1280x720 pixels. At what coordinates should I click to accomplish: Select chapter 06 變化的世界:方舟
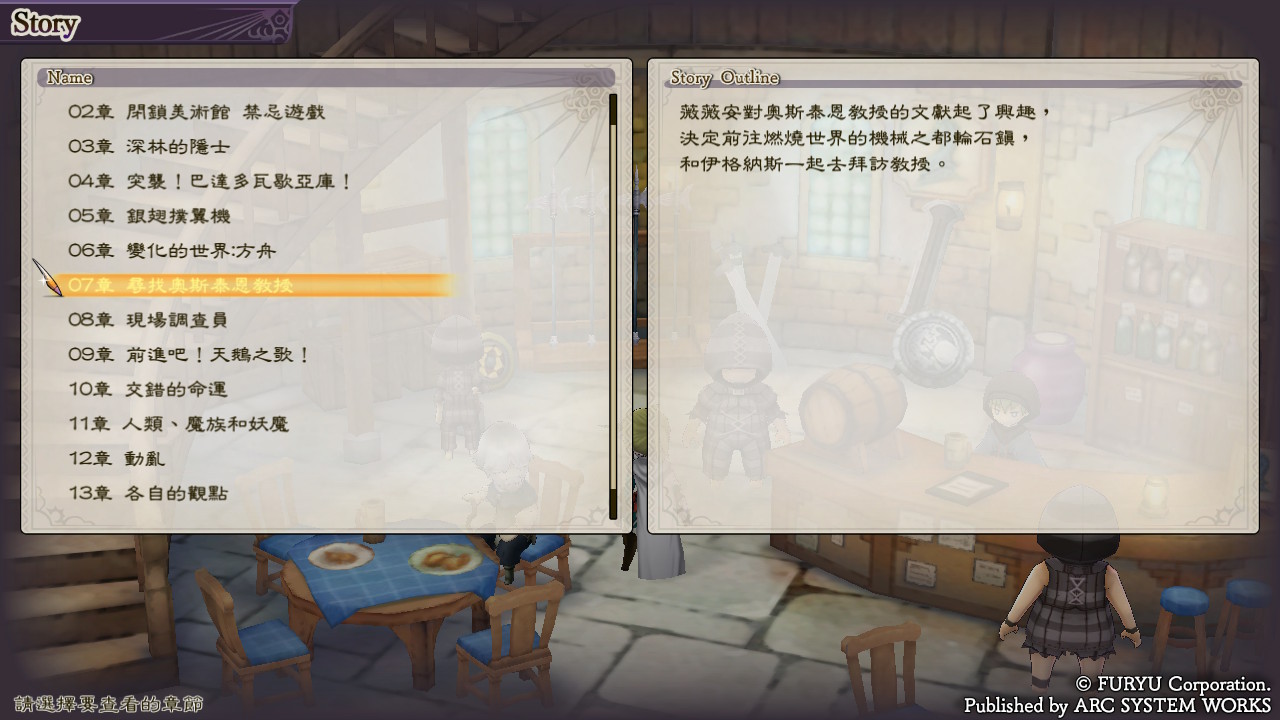(171, 250)
